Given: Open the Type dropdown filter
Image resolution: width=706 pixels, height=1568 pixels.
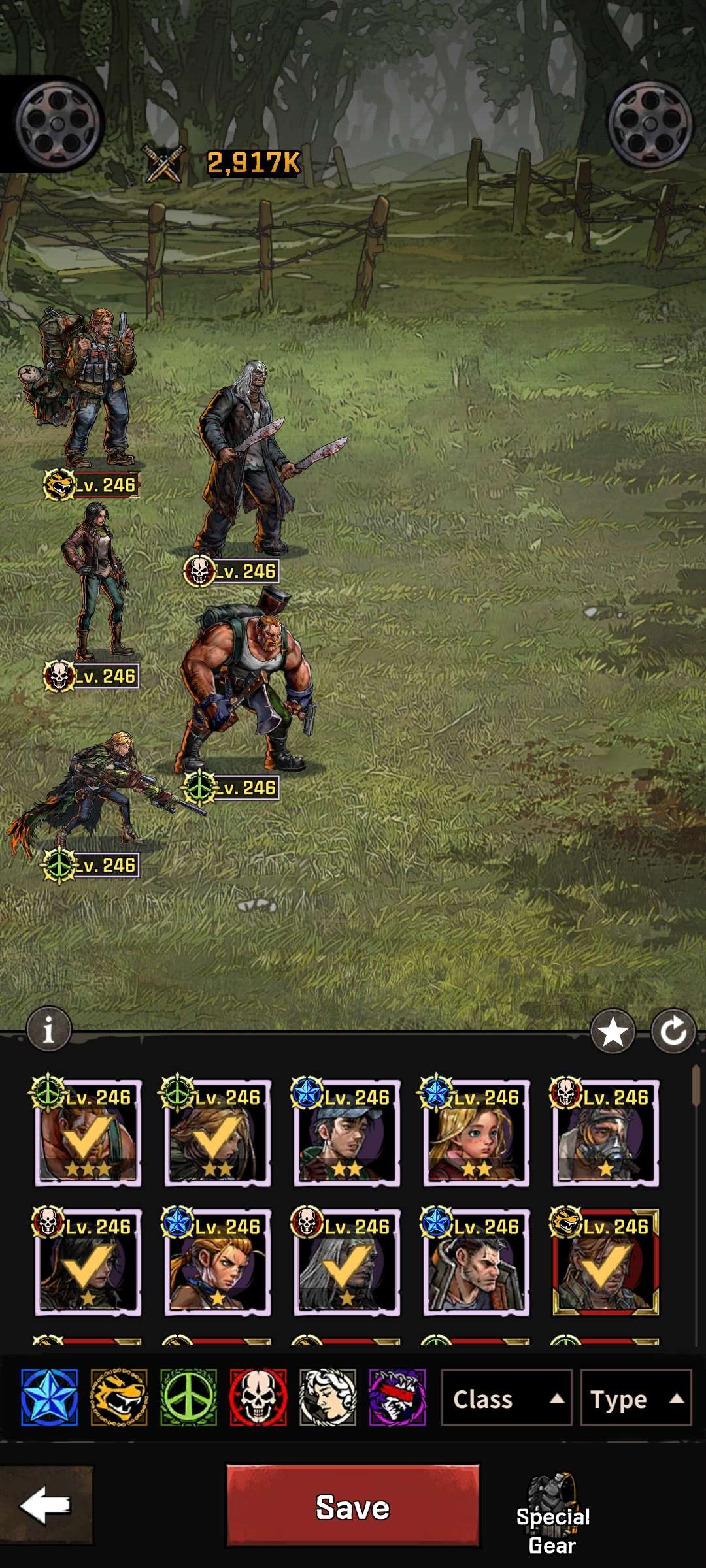Looking at the screenshot, I should (635, 1399).
